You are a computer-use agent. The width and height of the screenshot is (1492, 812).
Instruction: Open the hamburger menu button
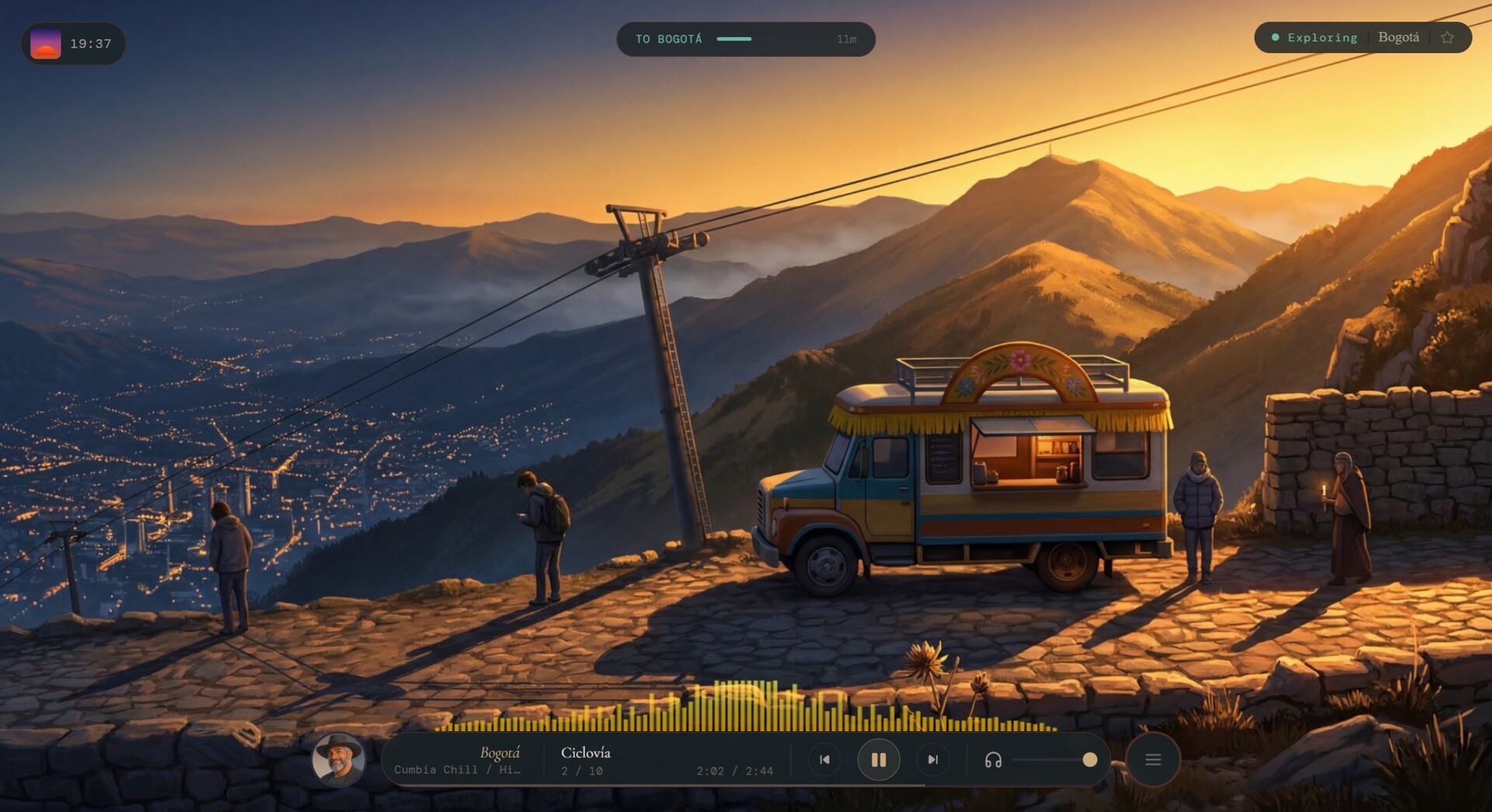coord(1152,760)
